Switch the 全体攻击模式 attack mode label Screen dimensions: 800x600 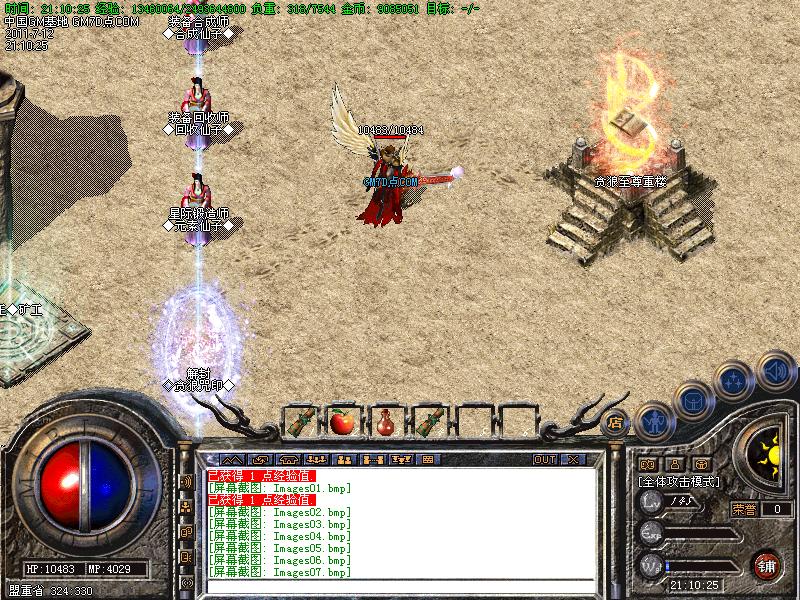[x=680, y=481]
